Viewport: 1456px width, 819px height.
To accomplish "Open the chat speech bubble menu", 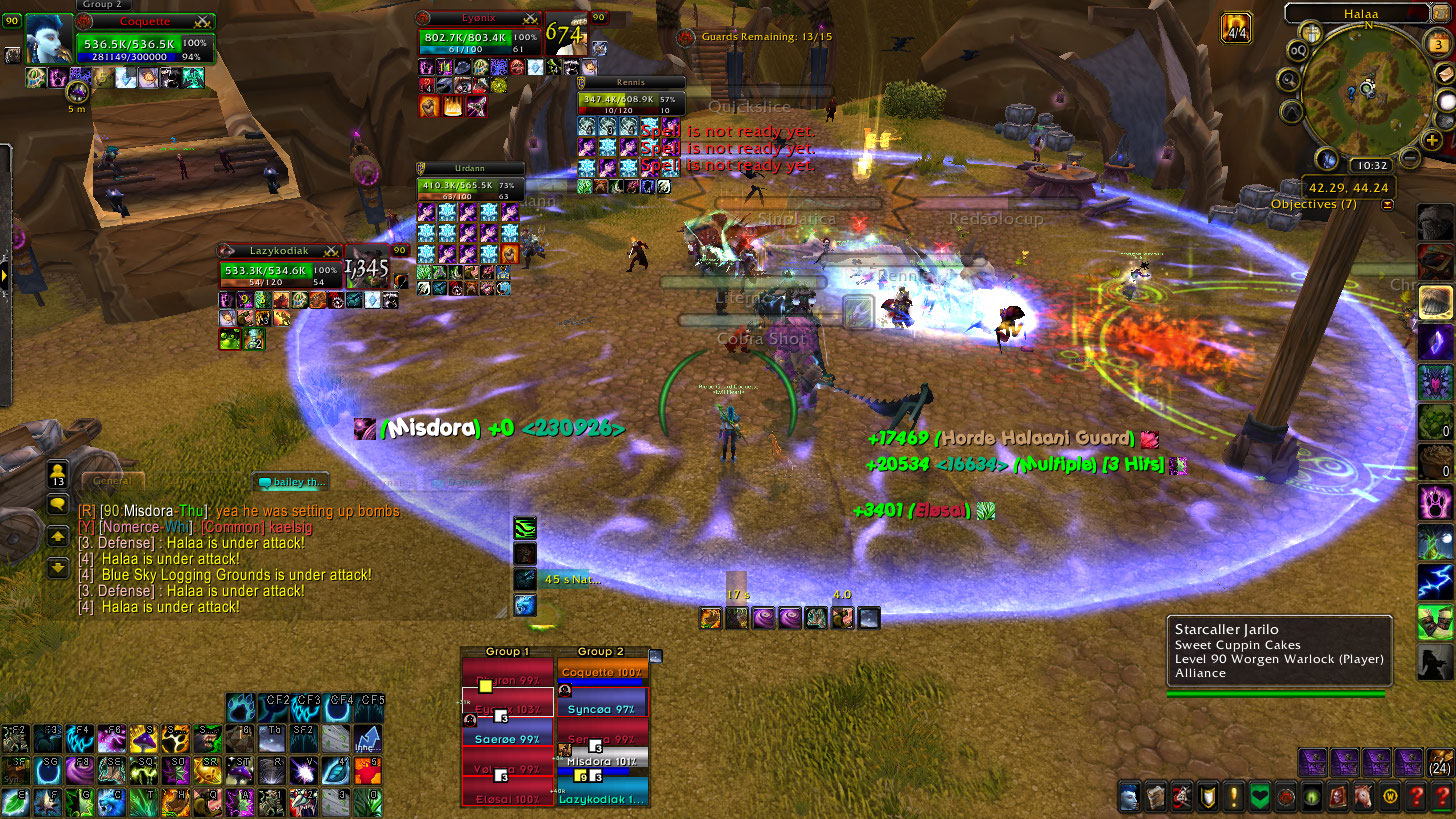I will (58, 504).
